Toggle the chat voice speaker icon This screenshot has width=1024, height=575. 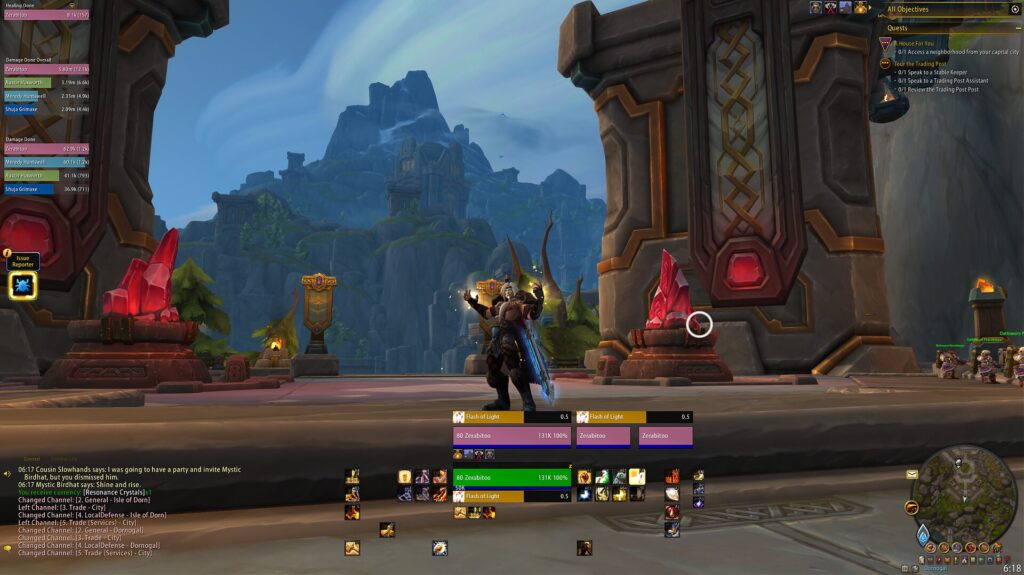tap(7, 472)
